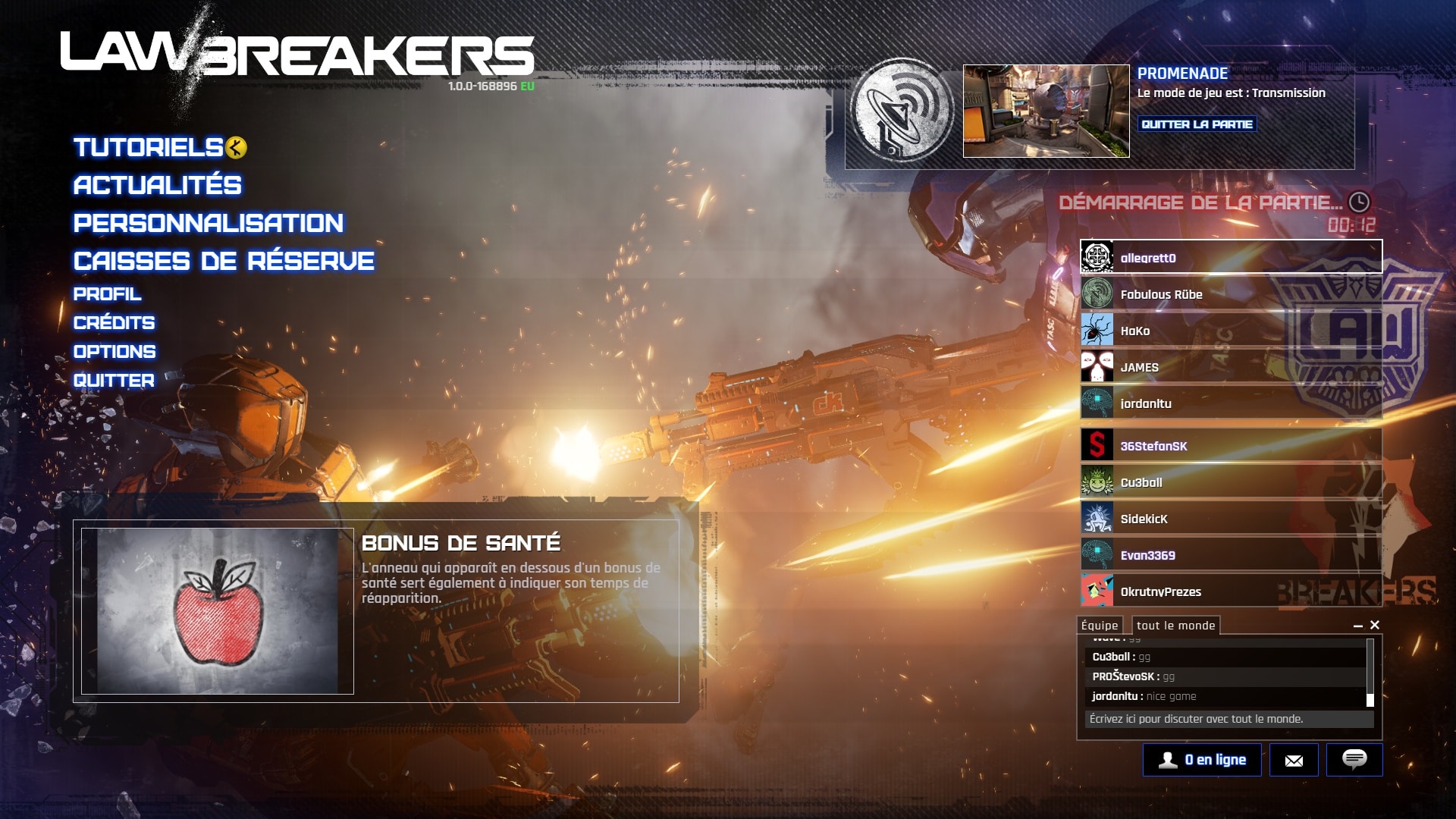Open the Options menu
Screen dimensions: 1456x819
point(115,352)
